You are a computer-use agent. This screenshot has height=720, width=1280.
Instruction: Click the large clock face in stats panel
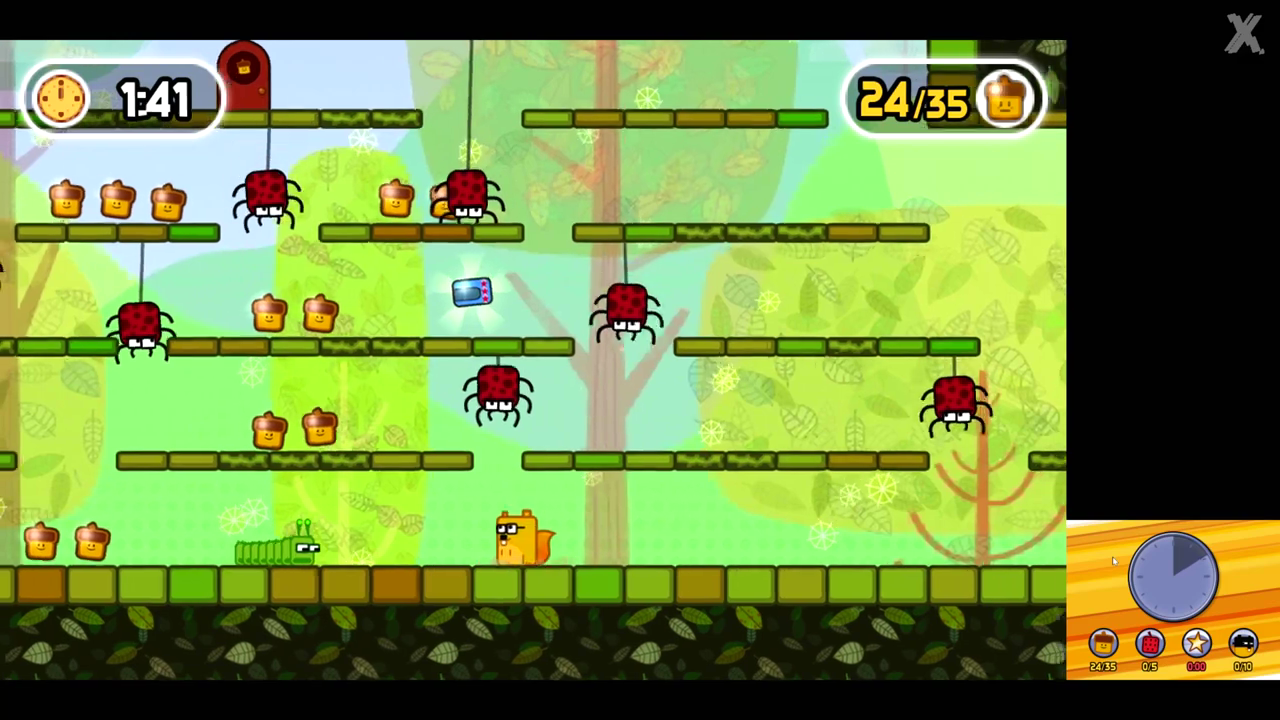(x=1172, y=578)
